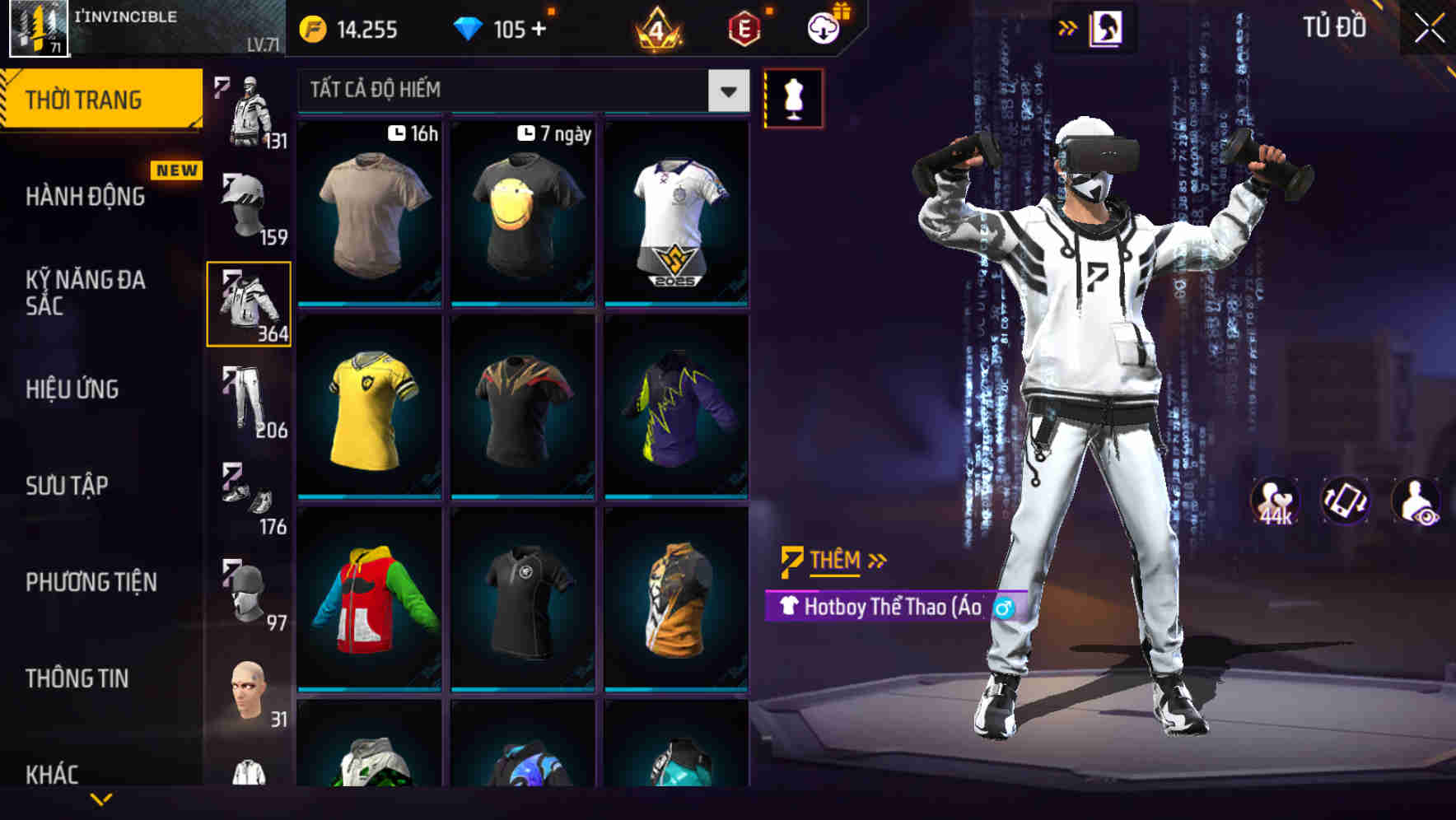Click the cyan durability bar under the yellow jersey
Screen dimensions: 1456x820
371,496
